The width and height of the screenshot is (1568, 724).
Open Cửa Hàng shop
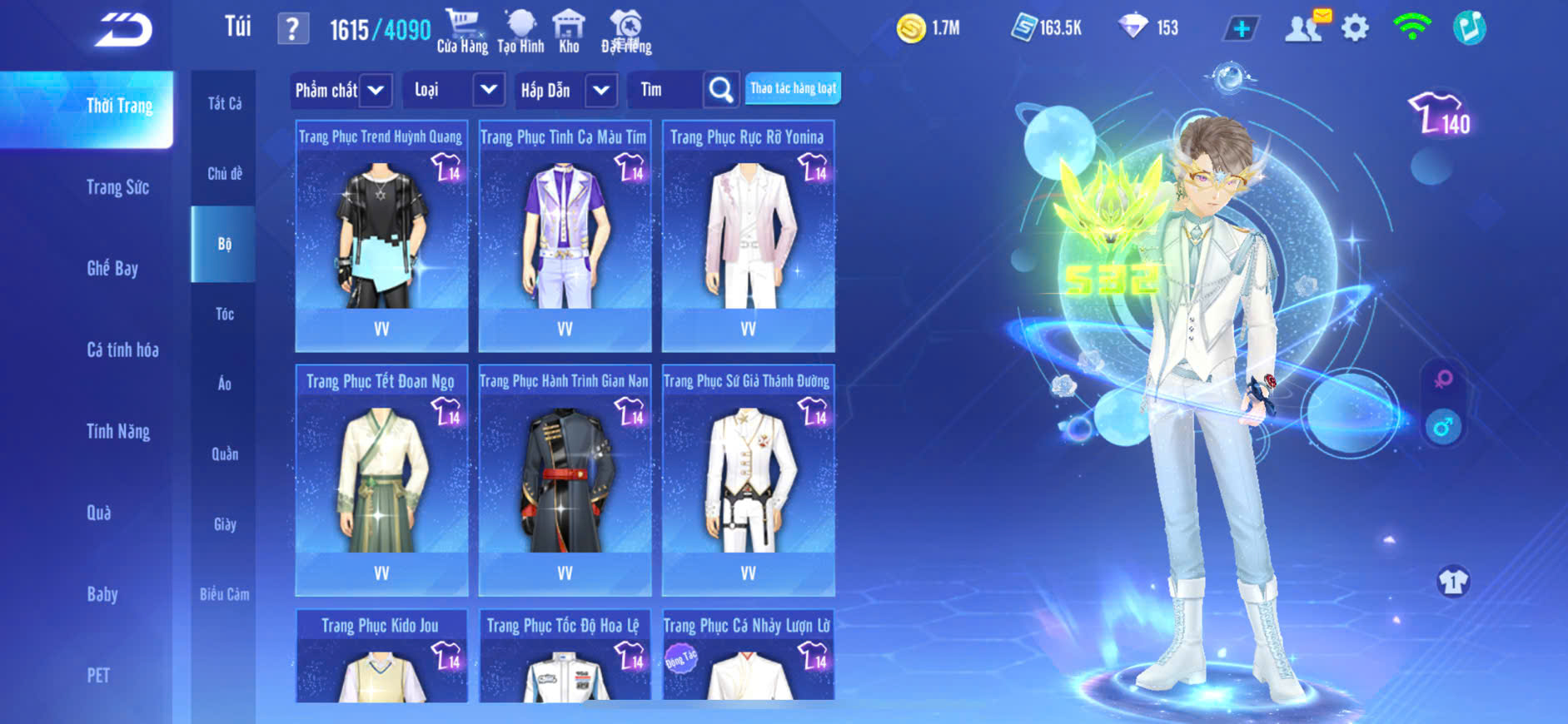pyautogui.click(x=462, y=32)
